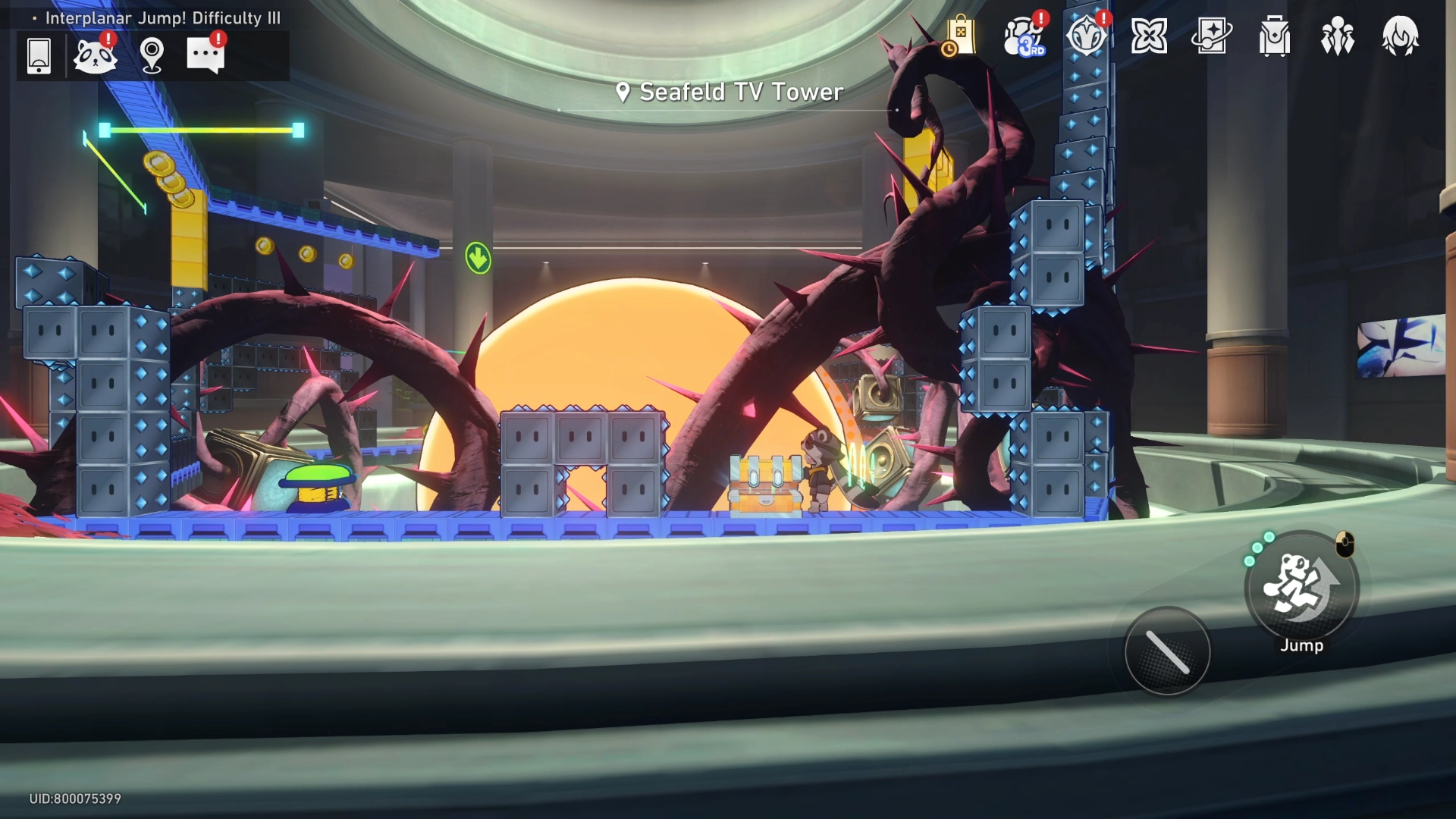
Task: Open the diamond emblem icon with red alert
Action: click(1086, 36)
